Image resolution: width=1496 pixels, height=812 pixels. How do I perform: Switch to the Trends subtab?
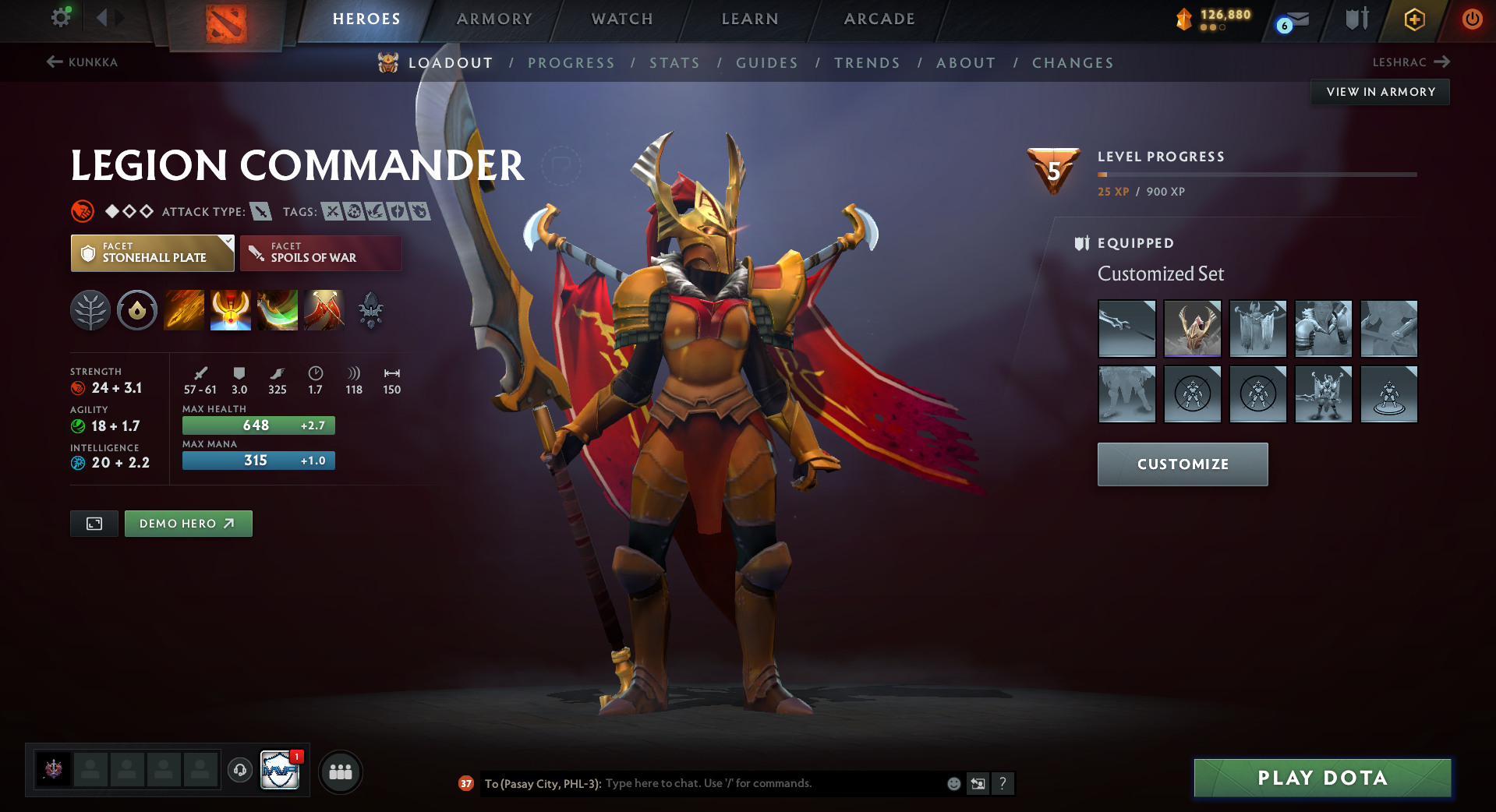867,63
